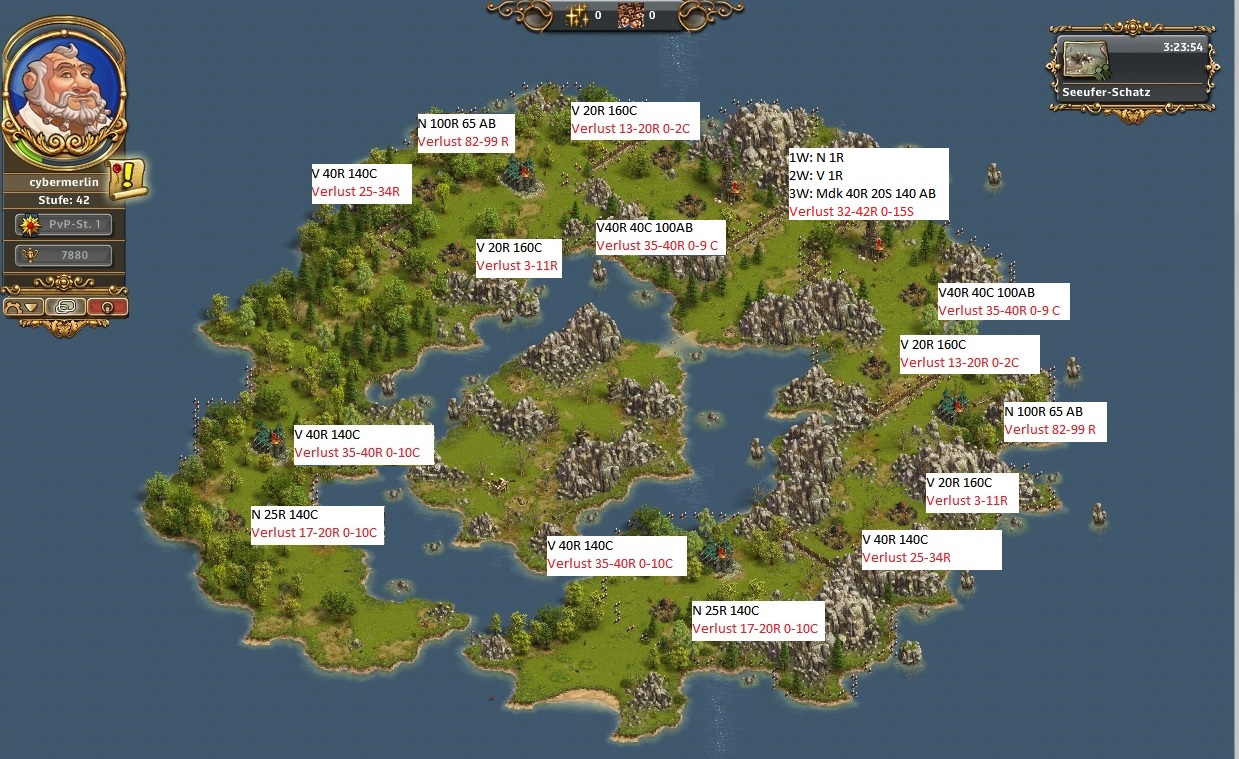
Task: Click the red power logout button
Action: point(106,307)
